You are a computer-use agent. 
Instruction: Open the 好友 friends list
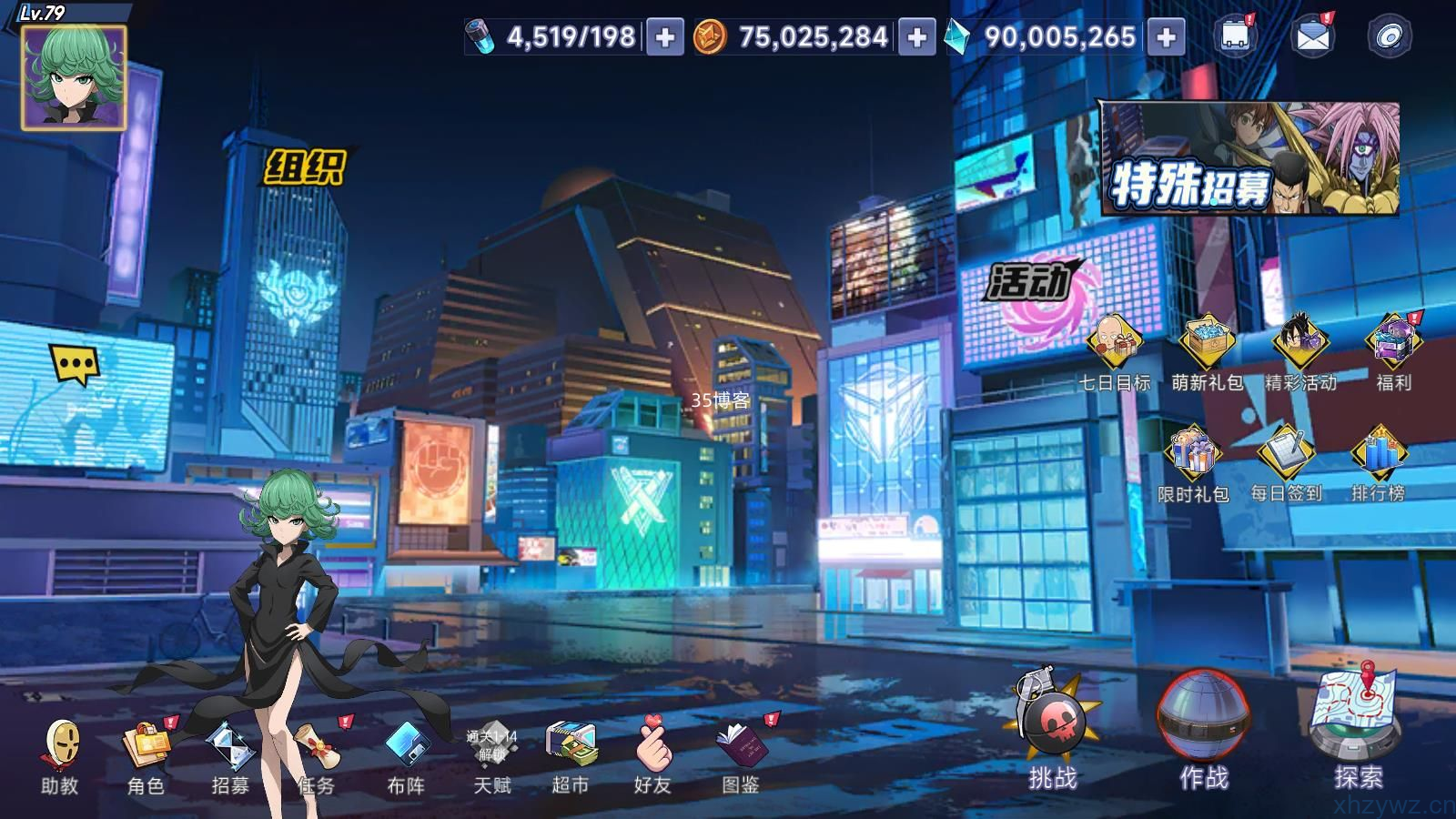point(652,757)
